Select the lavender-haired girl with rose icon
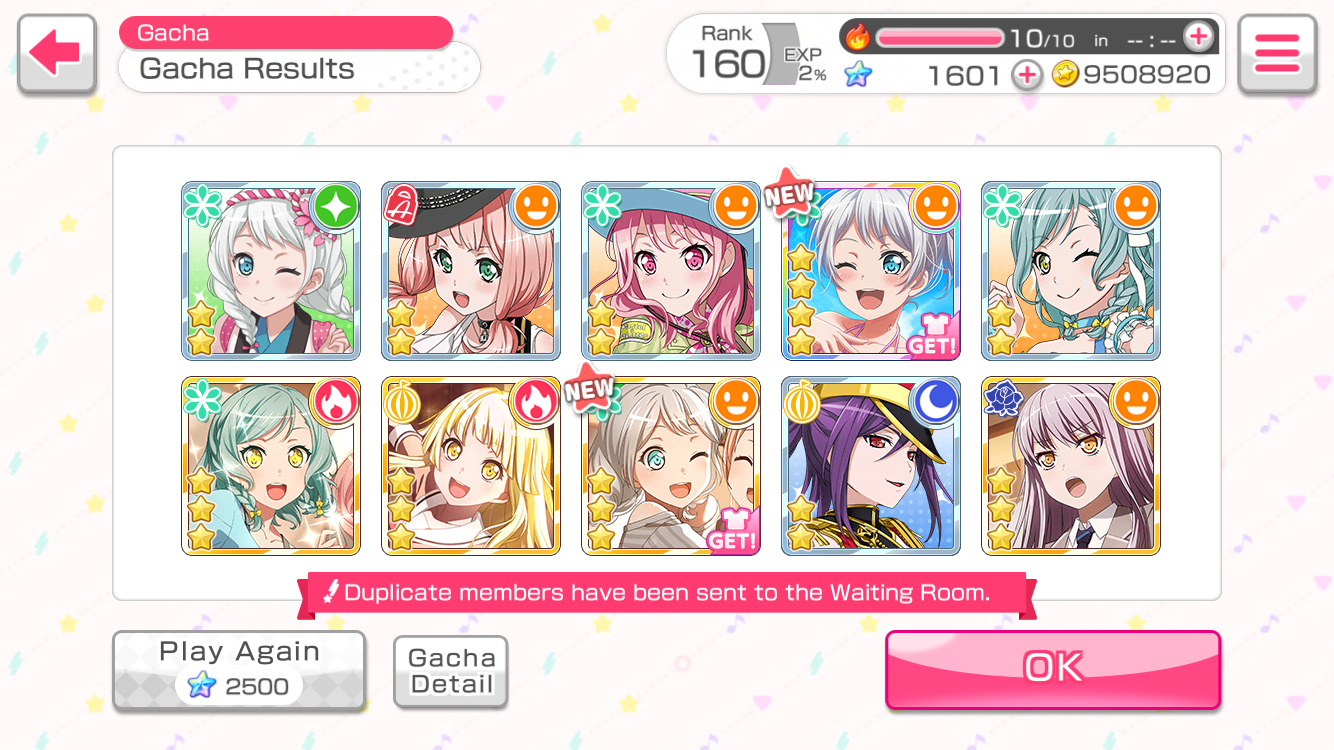Image resolution: width=1334 pixels, height=750 pixels. (x=1070, y=466)
